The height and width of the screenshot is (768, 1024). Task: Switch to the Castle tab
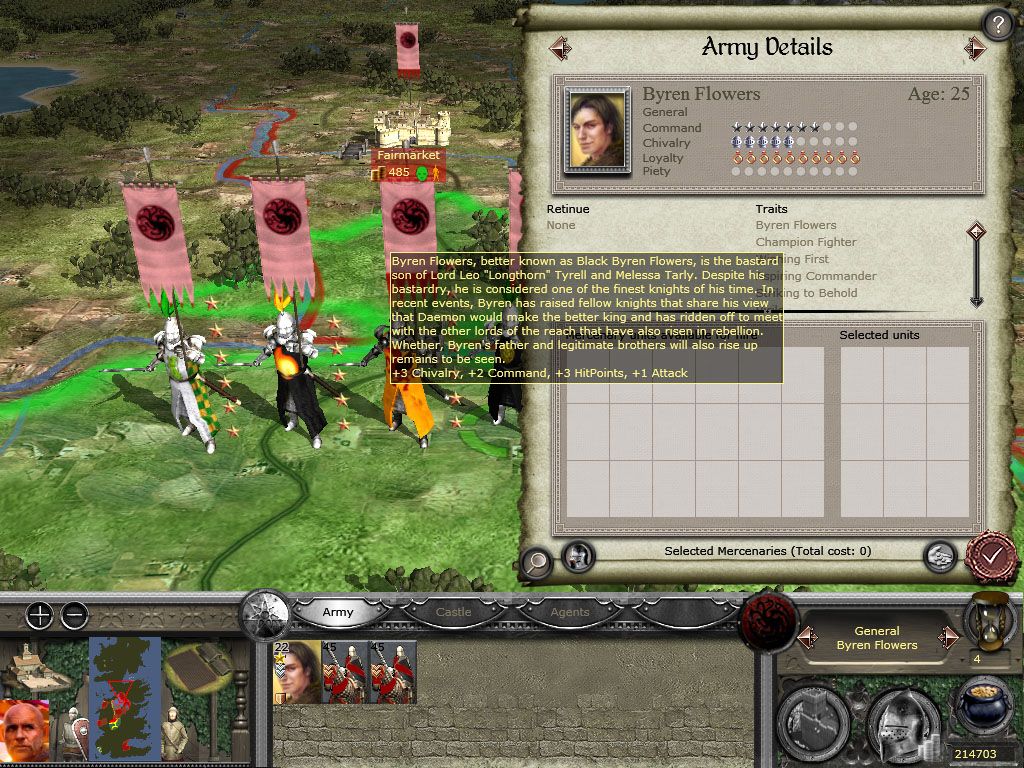coord(453,612)
